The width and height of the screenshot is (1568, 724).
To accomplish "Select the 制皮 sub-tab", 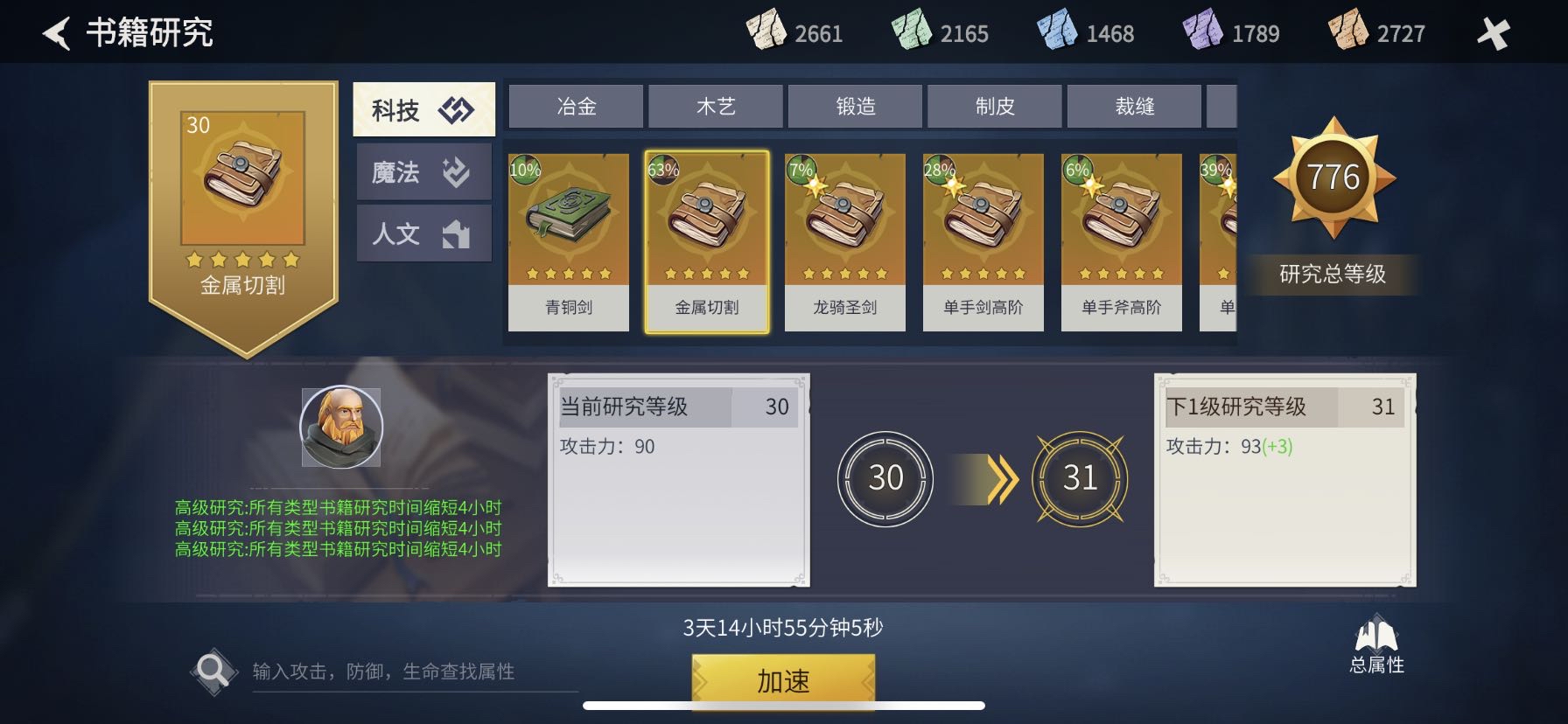I will (x=994, y=107).
